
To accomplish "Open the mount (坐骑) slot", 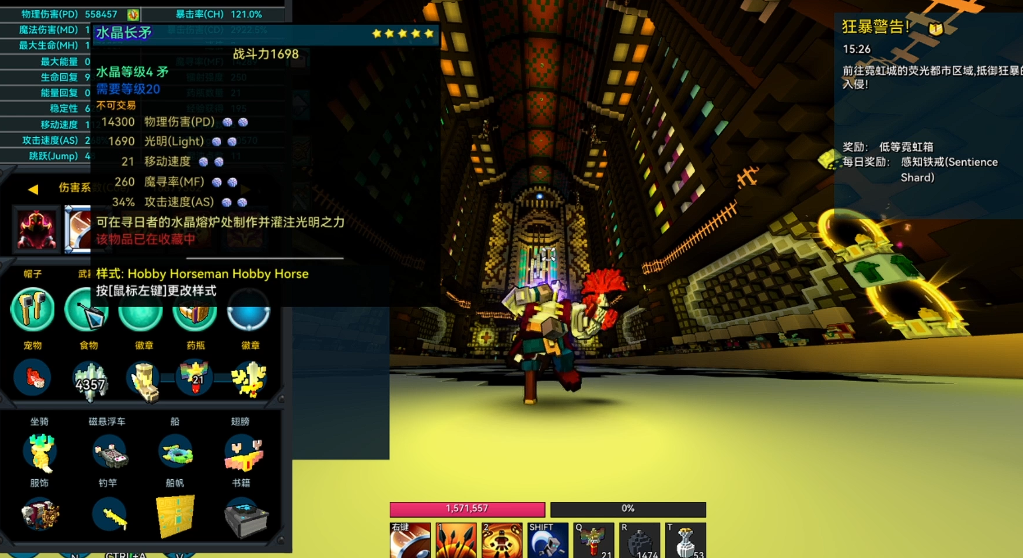I will [x=40, y=451].
